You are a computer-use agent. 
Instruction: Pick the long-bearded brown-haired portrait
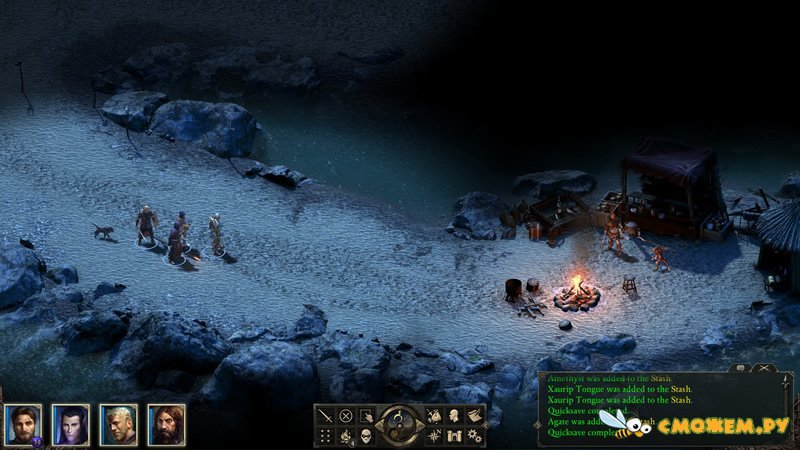click(x=167, y=424)
